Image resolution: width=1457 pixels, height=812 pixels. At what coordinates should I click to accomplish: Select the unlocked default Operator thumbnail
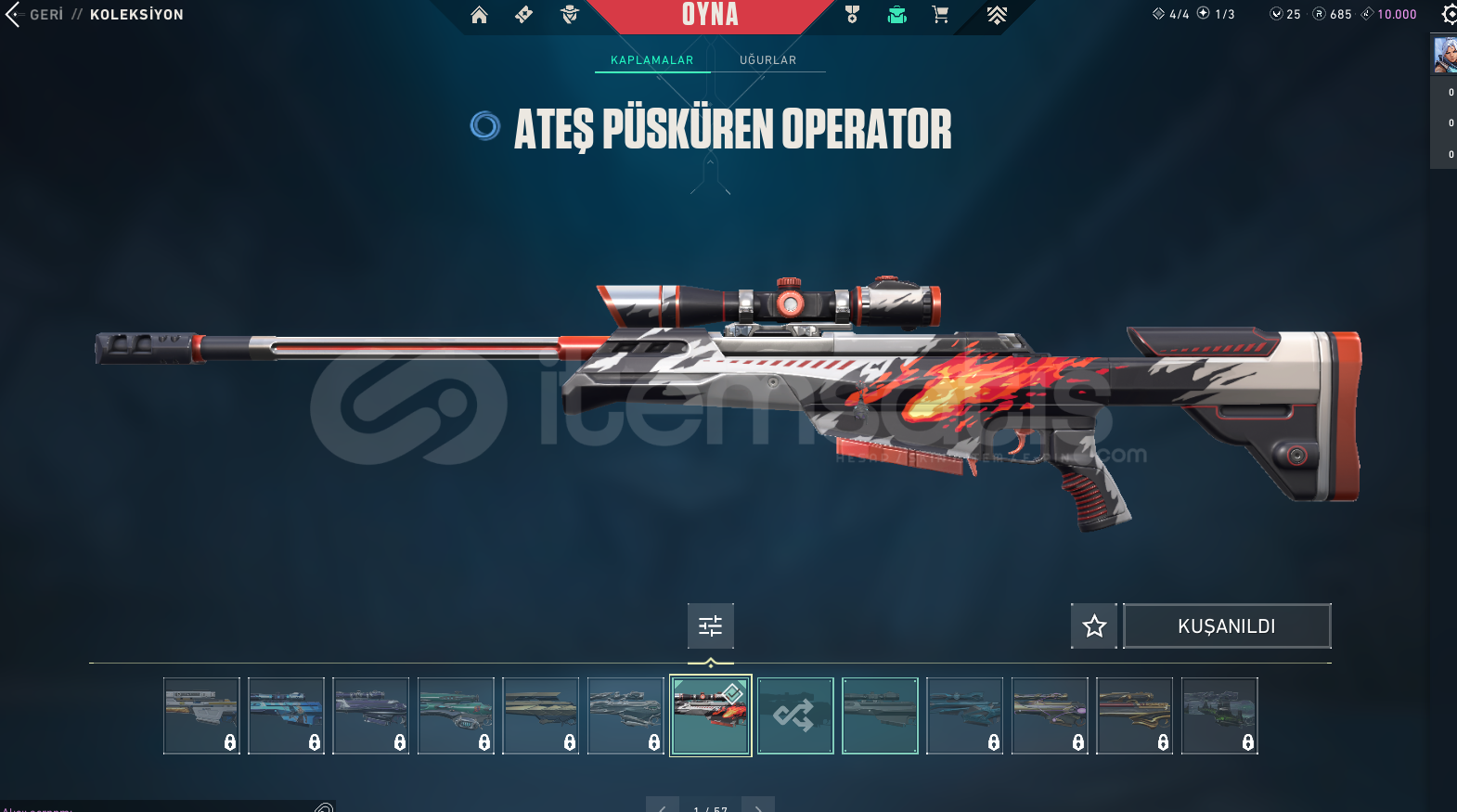tap(880, 715)
